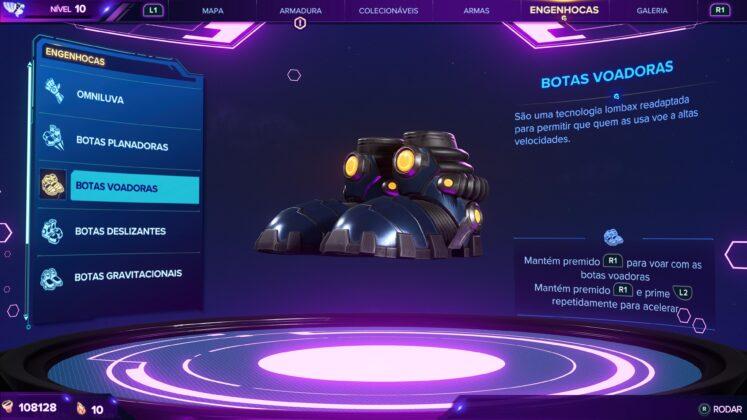Choose the Botas Planadoras entry
The width and height of the screenshot is (747, 420).
coord(121,143)
